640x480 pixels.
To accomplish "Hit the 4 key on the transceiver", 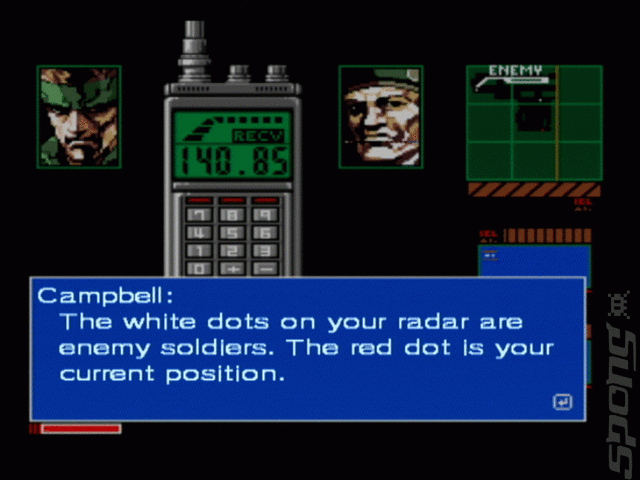I will [x=200, y=234].
